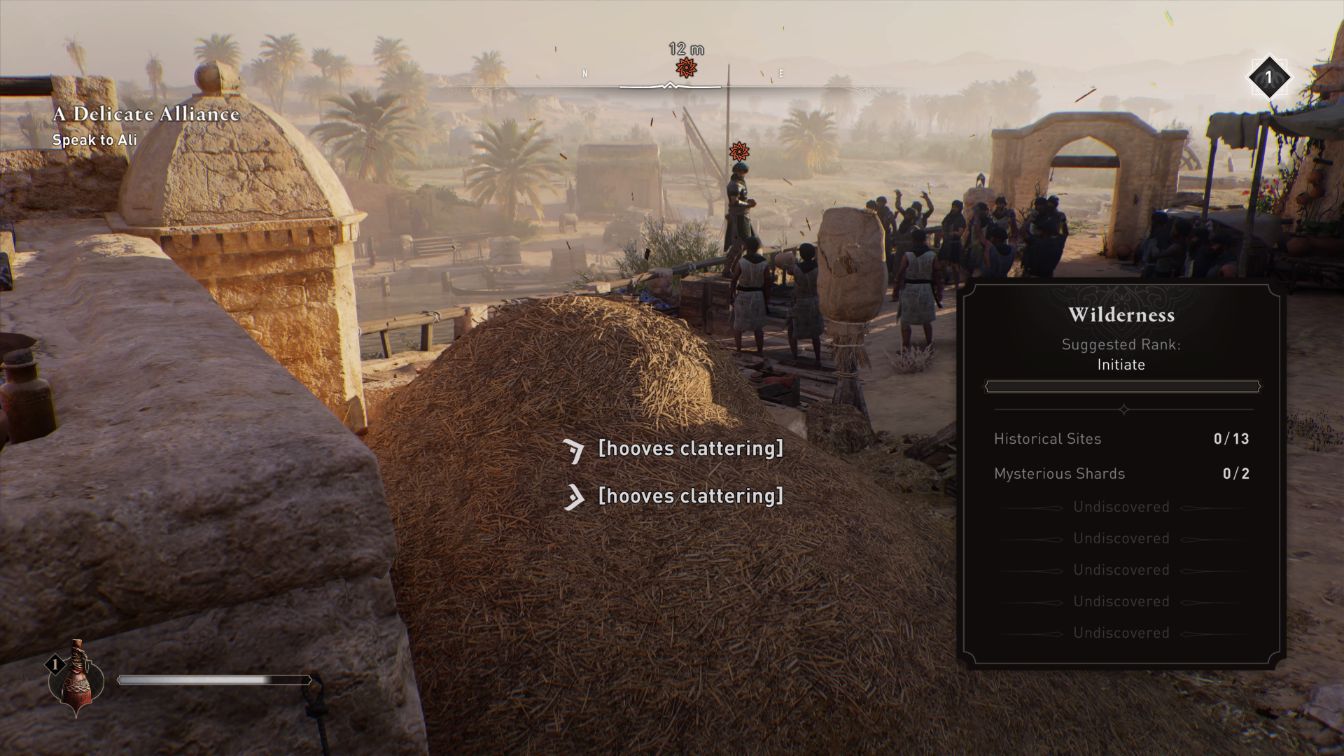Click the level 1 diamond badge top right
The image size is (1344, 756).
coord(1268,77)
